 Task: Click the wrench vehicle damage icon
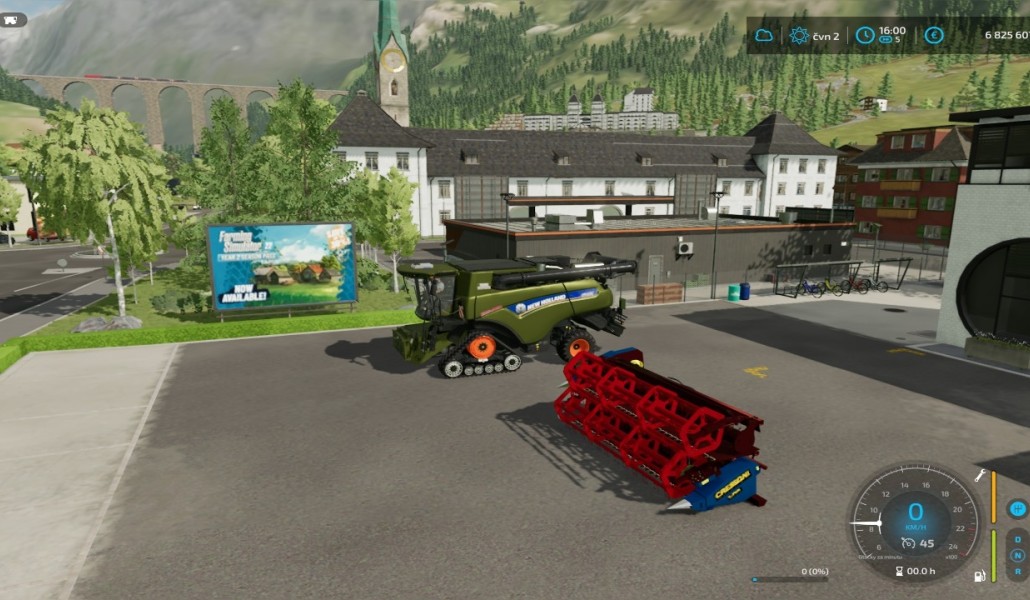point(980,476)
